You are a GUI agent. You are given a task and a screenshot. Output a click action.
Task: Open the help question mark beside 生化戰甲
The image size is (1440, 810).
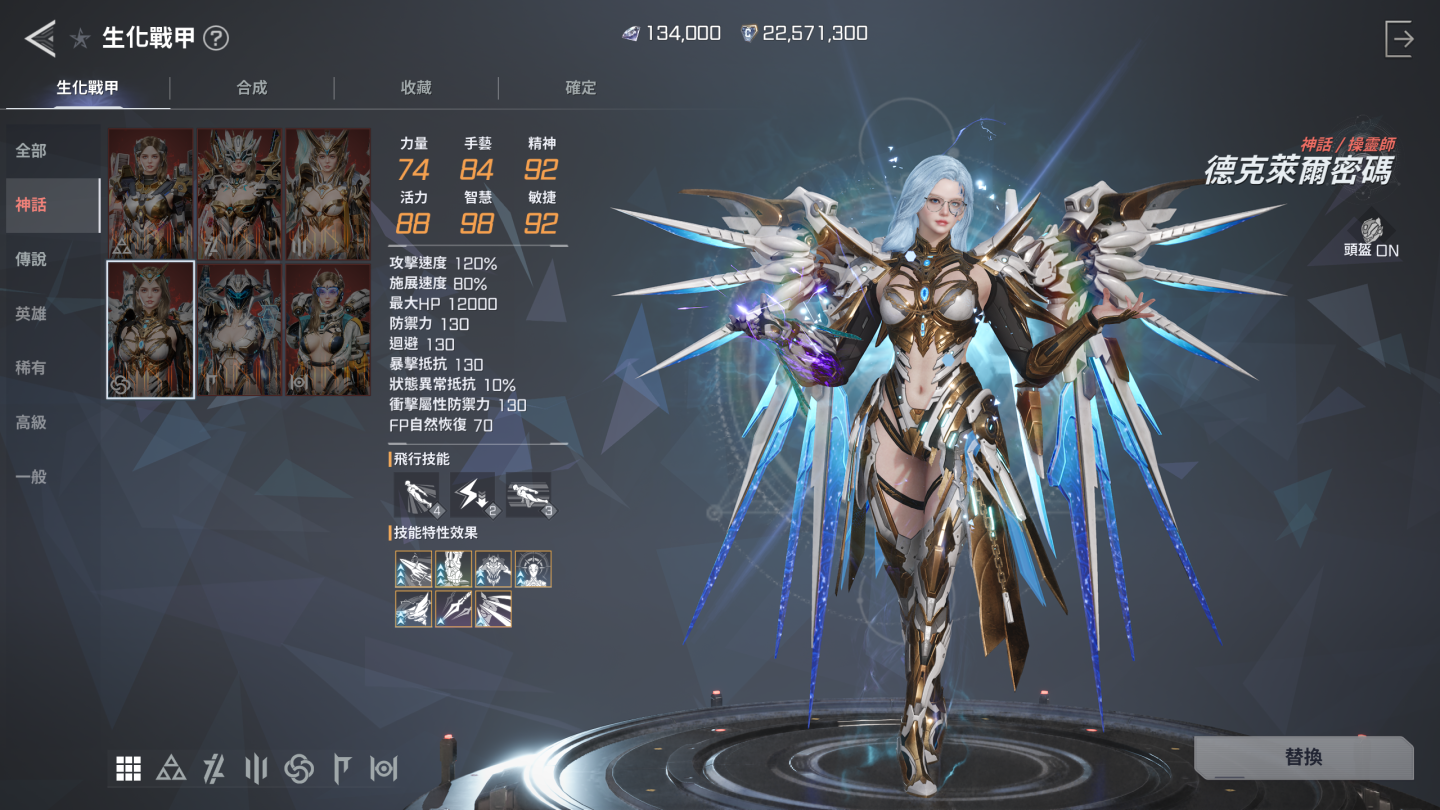(216, 39)
